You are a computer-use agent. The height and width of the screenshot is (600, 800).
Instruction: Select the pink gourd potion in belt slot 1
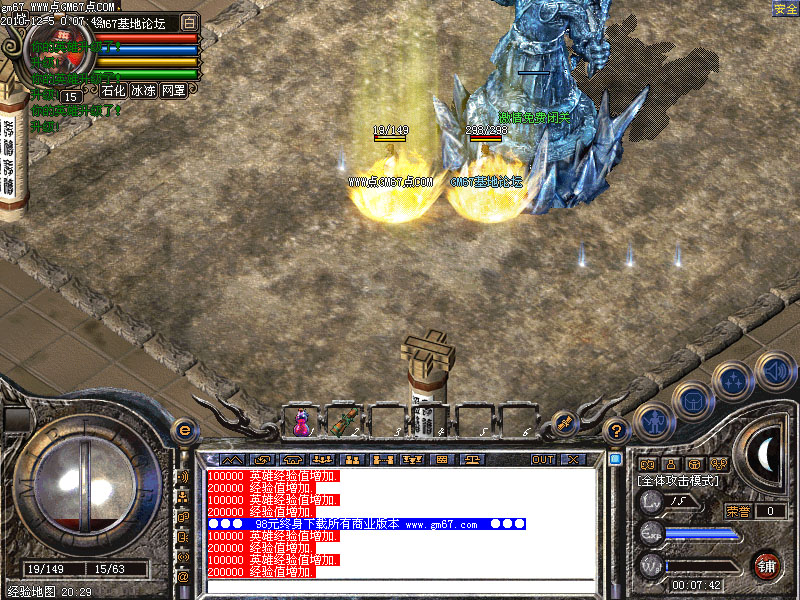pyautogui.click(x=300, y=423)
